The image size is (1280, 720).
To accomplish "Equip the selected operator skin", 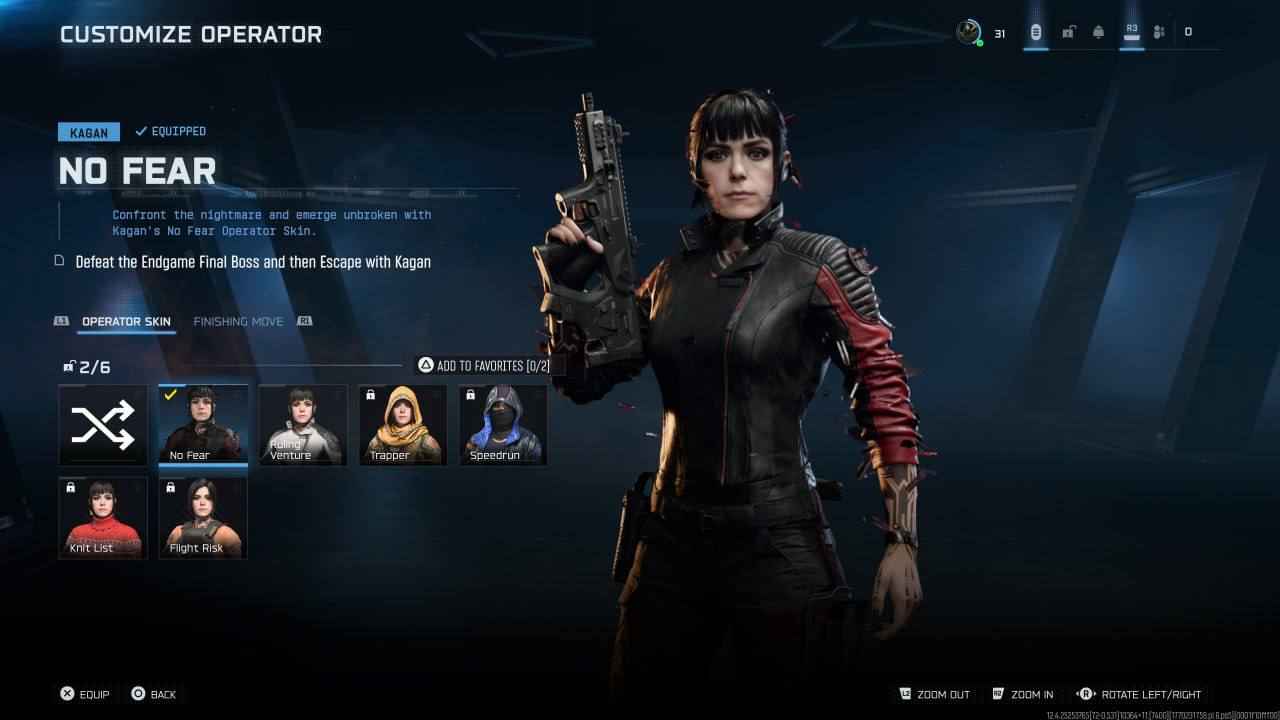I will (x=84, y=694).
